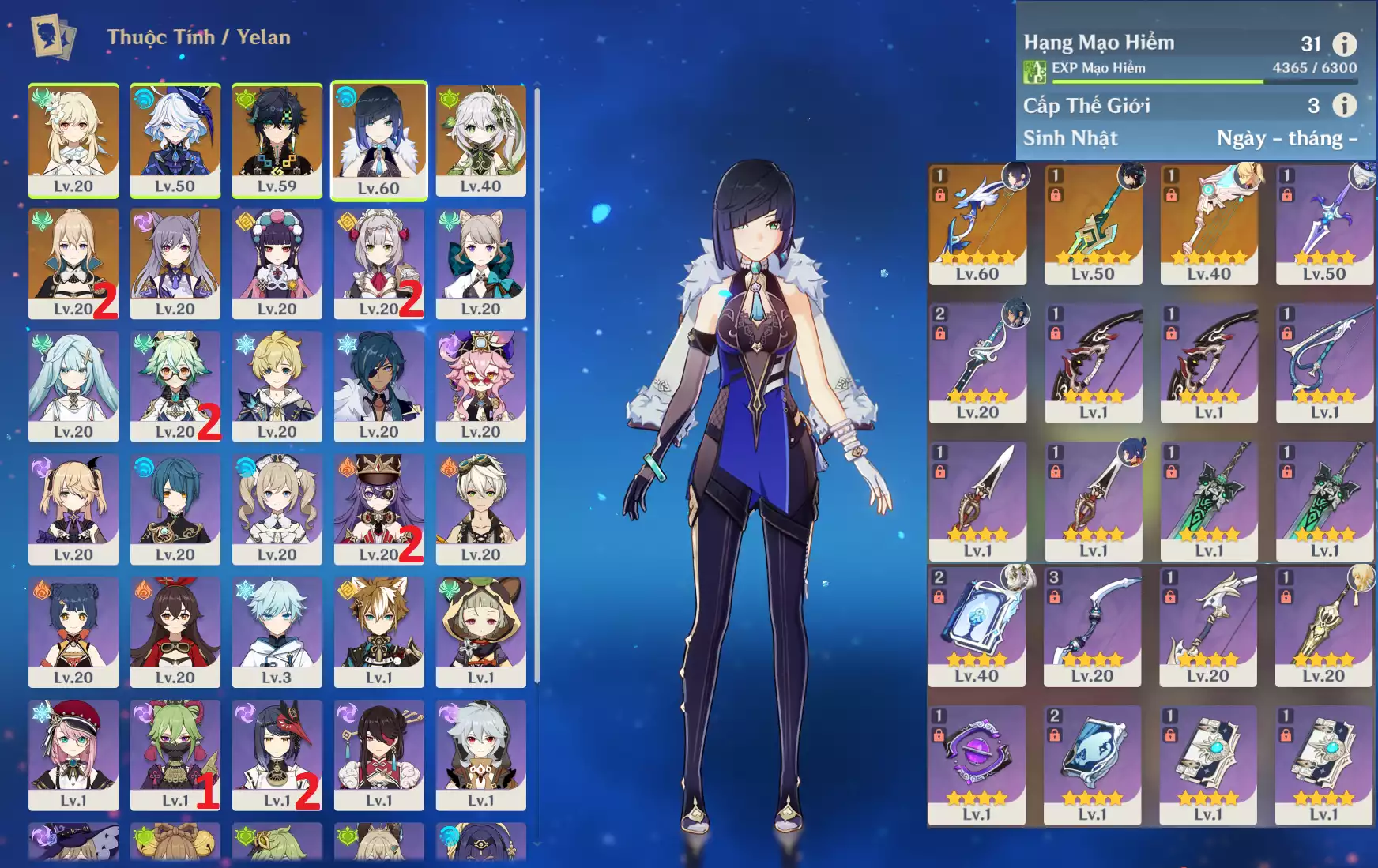Select the blonde Traveler Lv.20 portrait
Screen dimensions: 1378x868
73,140
